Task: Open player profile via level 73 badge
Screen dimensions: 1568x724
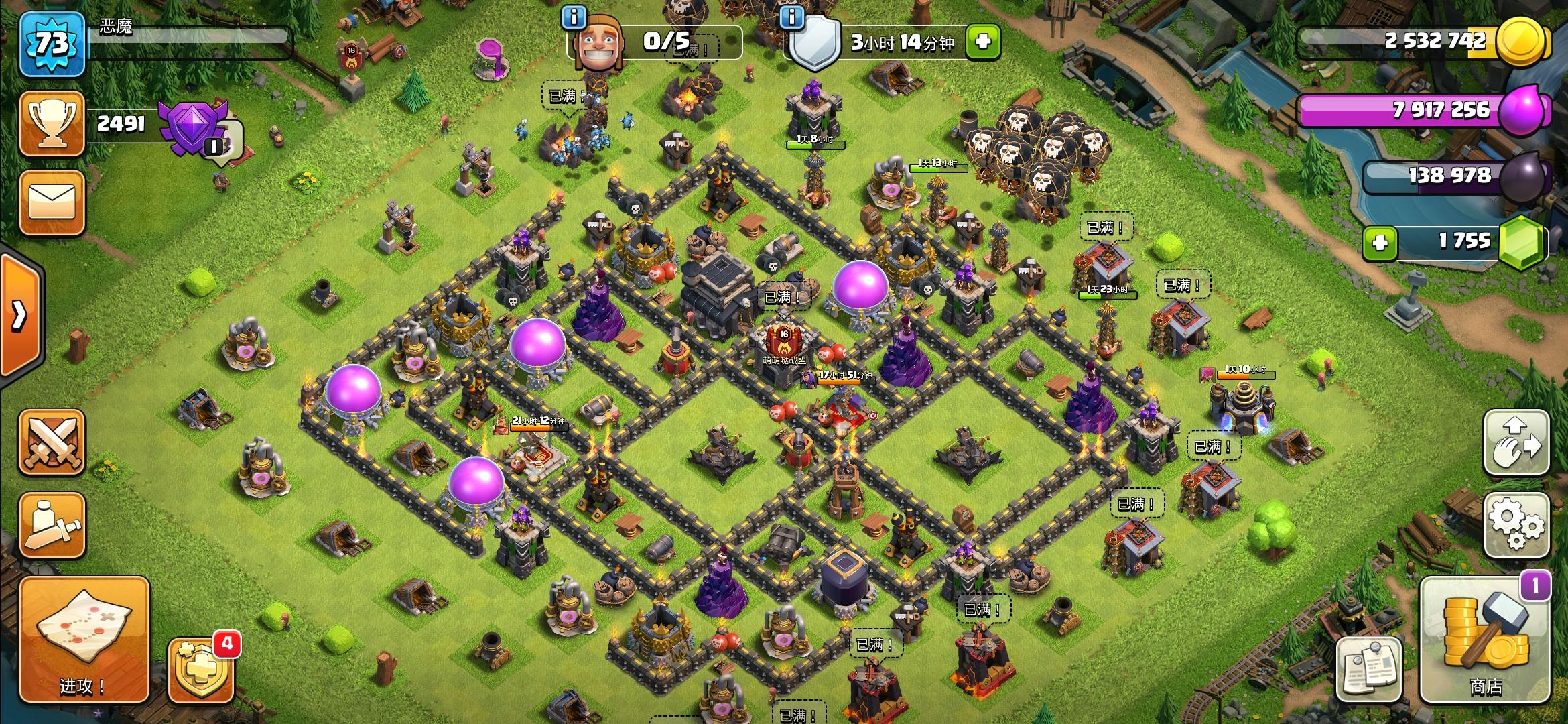Action: pyautogui.click(x=52, y=44)
